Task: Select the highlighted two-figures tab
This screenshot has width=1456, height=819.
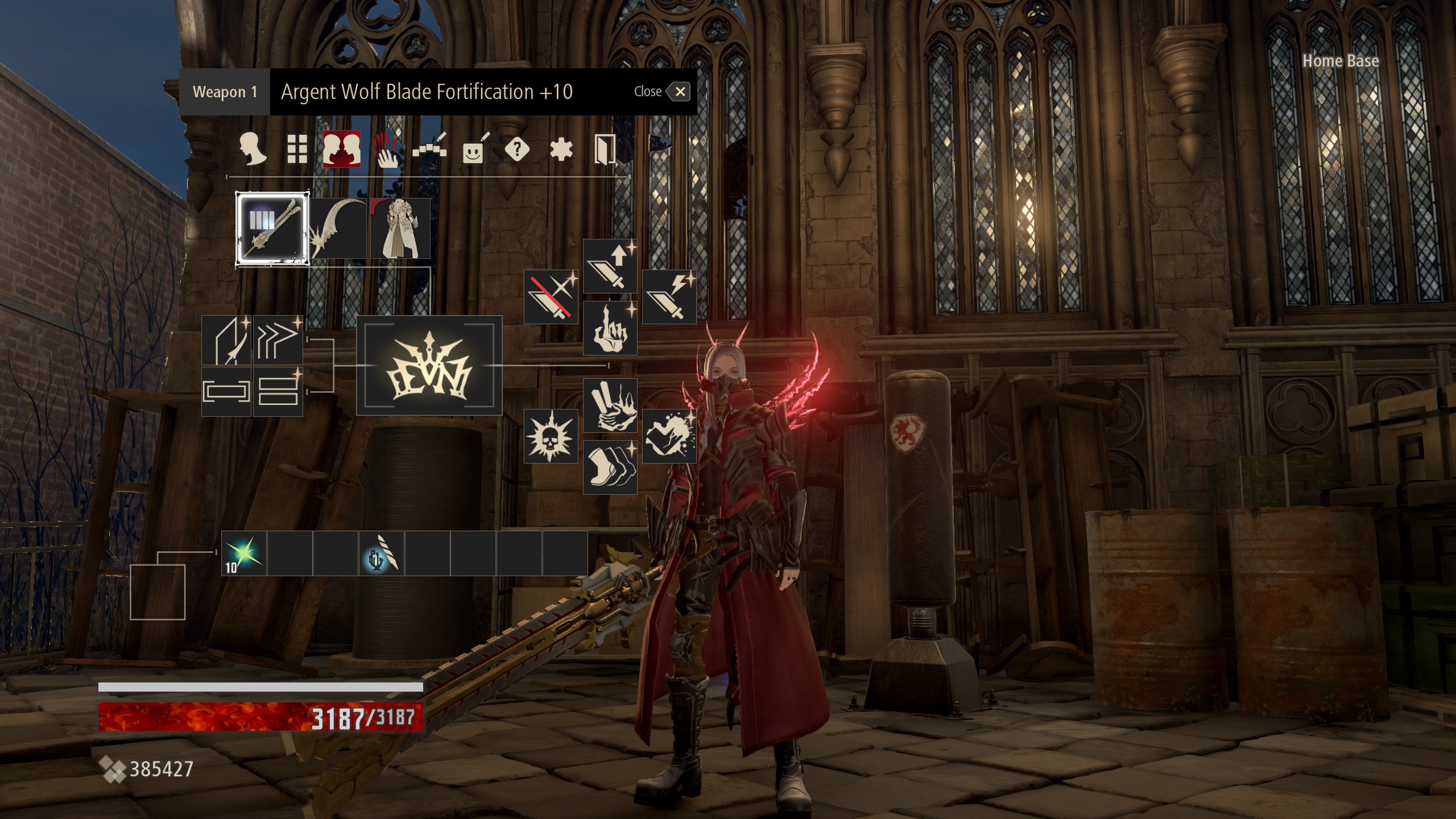Action: [341, 150]
